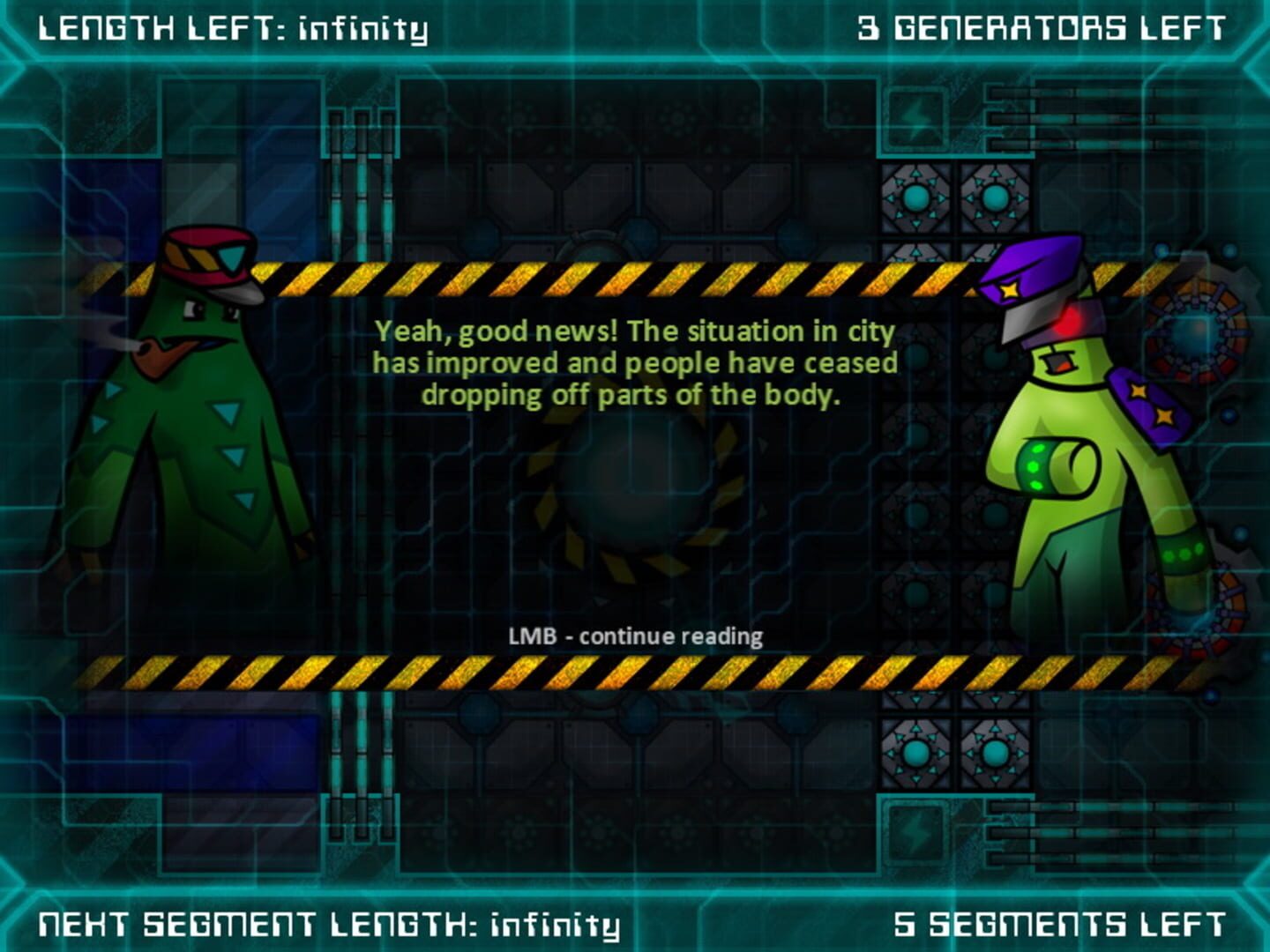
Task: Click the upper yellow hazard stripe bar
Action: coord(635,278)
